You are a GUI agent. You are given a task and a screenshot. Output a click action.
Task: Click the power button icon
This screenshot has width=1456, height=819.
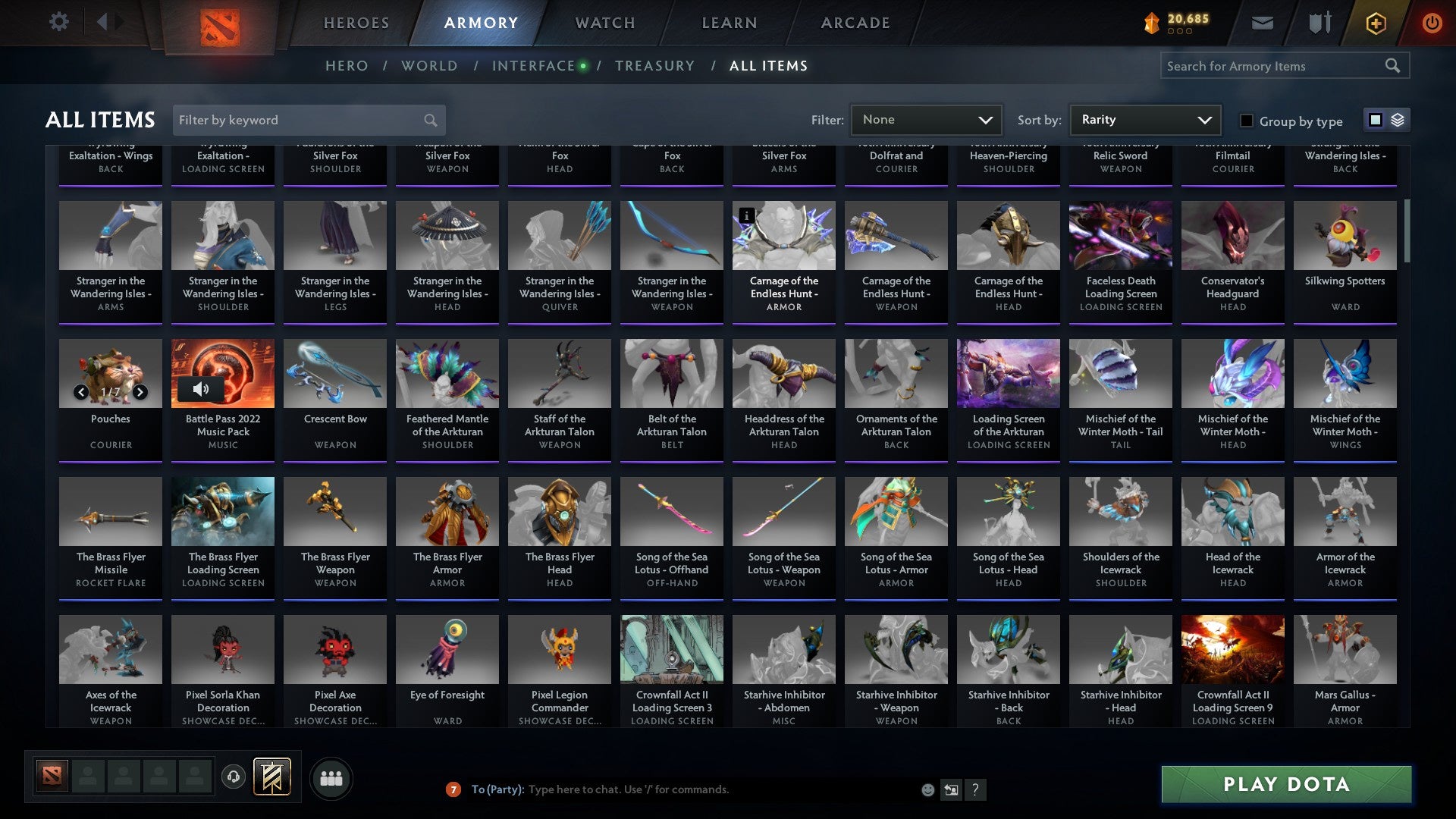pyautogui.click(x=1432, y=23)
